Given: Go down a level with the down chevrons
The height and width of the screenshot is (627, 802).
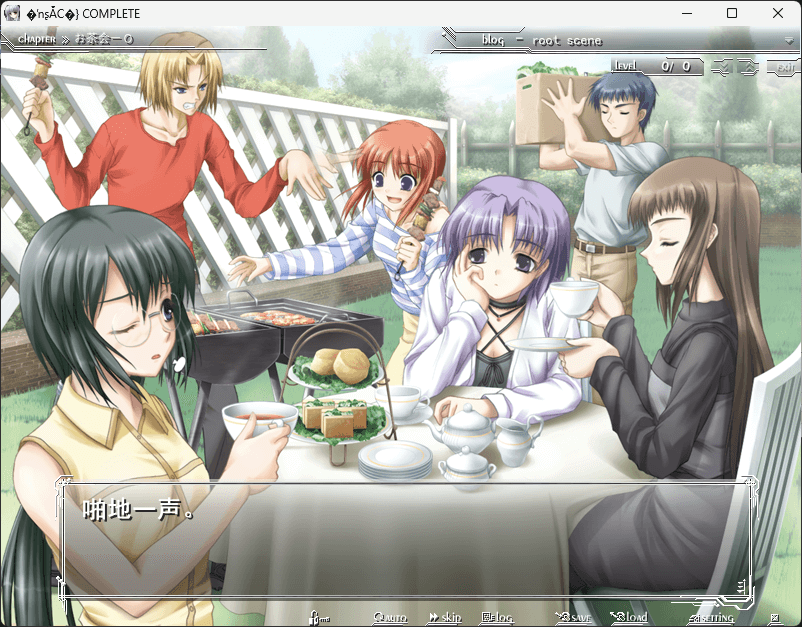Looking at the screenshot, I should (723, 67).
